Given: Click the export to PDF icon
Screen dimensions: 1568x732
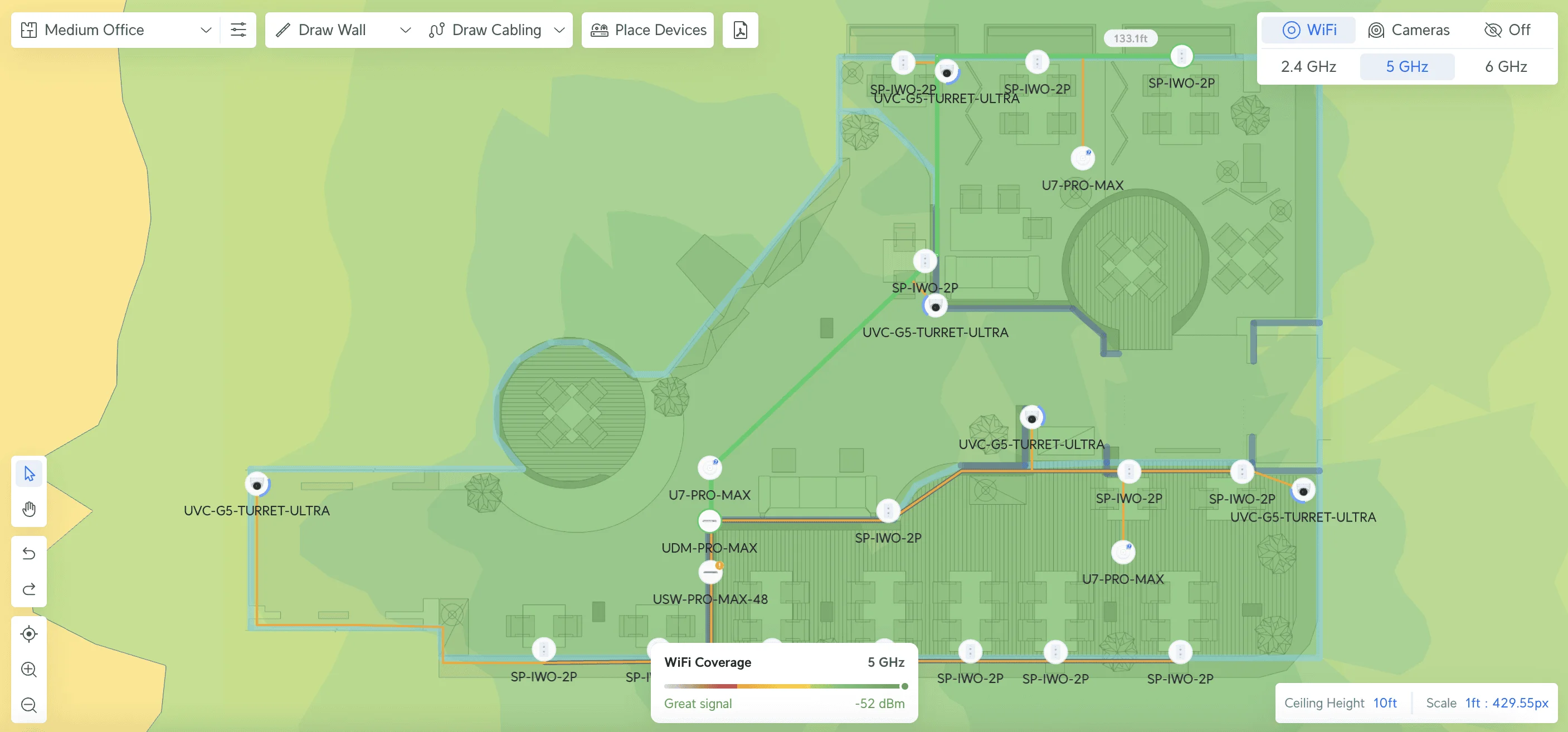Looking at the screenshot, I should 739,29.
